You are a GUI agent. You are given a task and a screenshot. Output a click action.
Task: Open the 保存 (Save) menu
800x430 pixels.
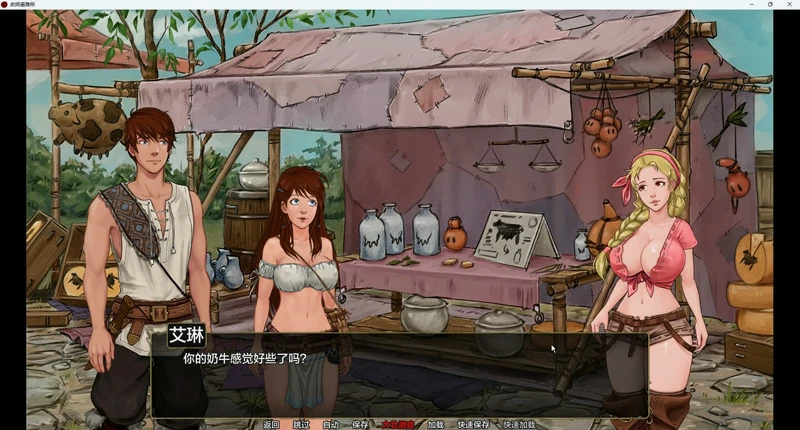pos(360,424)
